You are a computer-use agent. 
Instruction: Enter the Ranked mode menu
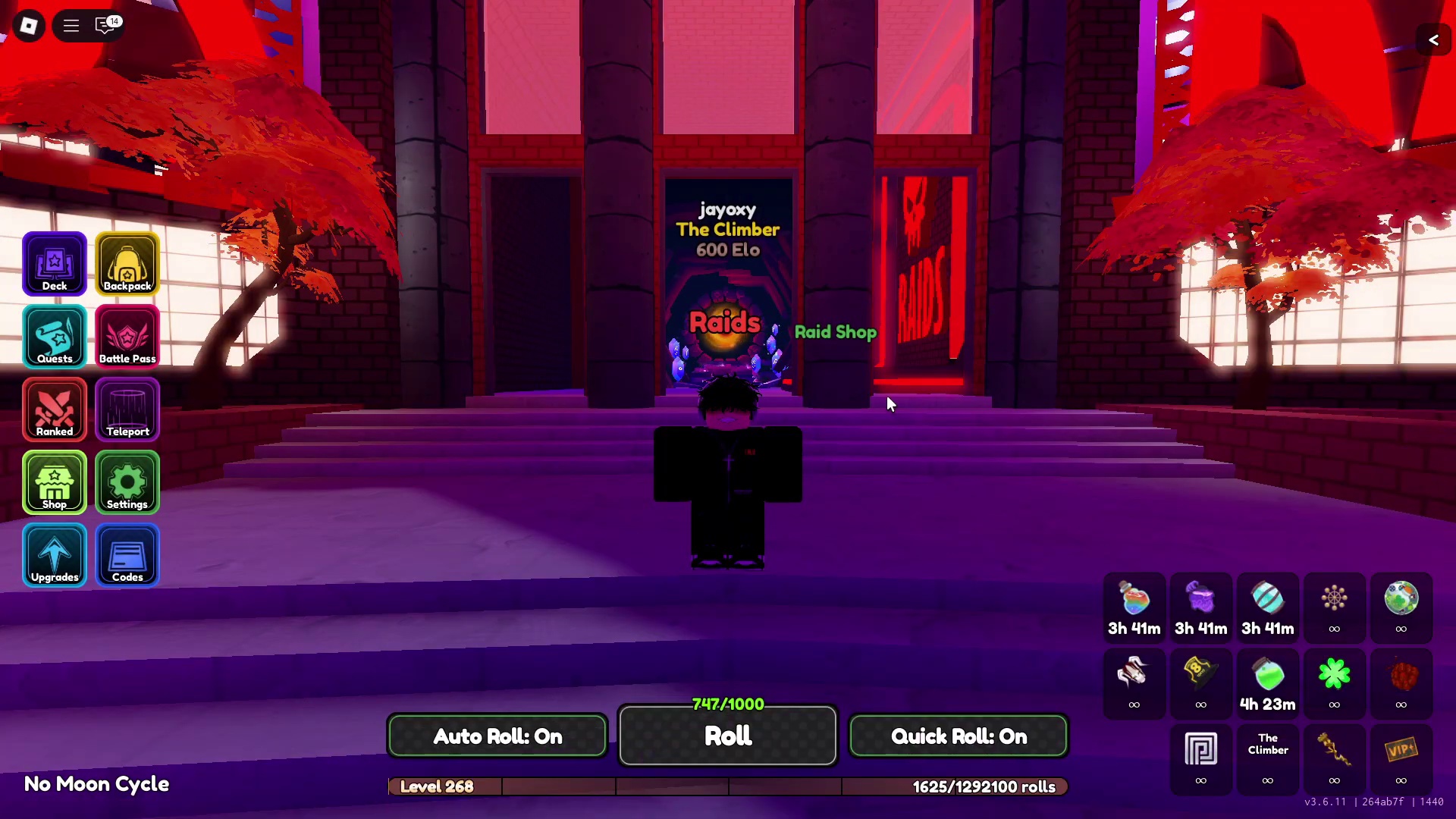[x=55, y=409]
